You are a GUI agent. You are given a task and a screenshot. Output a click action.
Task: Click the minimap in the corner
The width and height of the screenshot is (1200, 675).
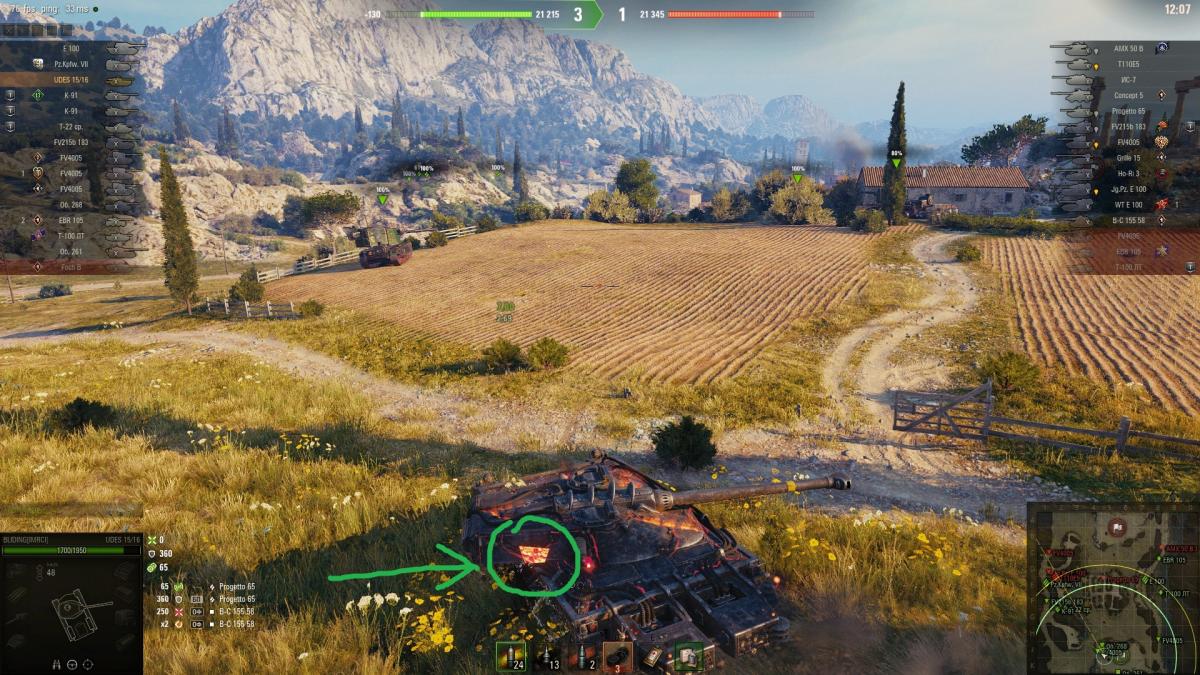point(1113,588)
